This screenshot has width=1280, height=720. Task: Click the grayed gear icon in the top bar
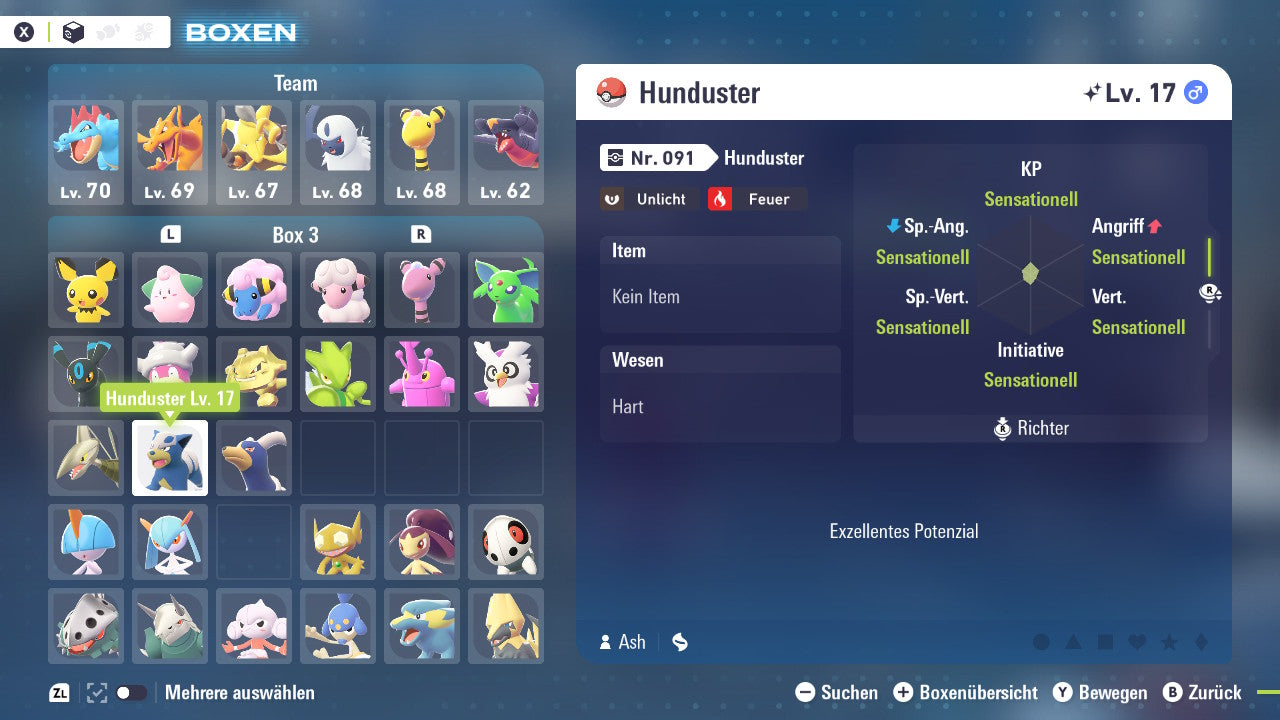click(143, 32)
